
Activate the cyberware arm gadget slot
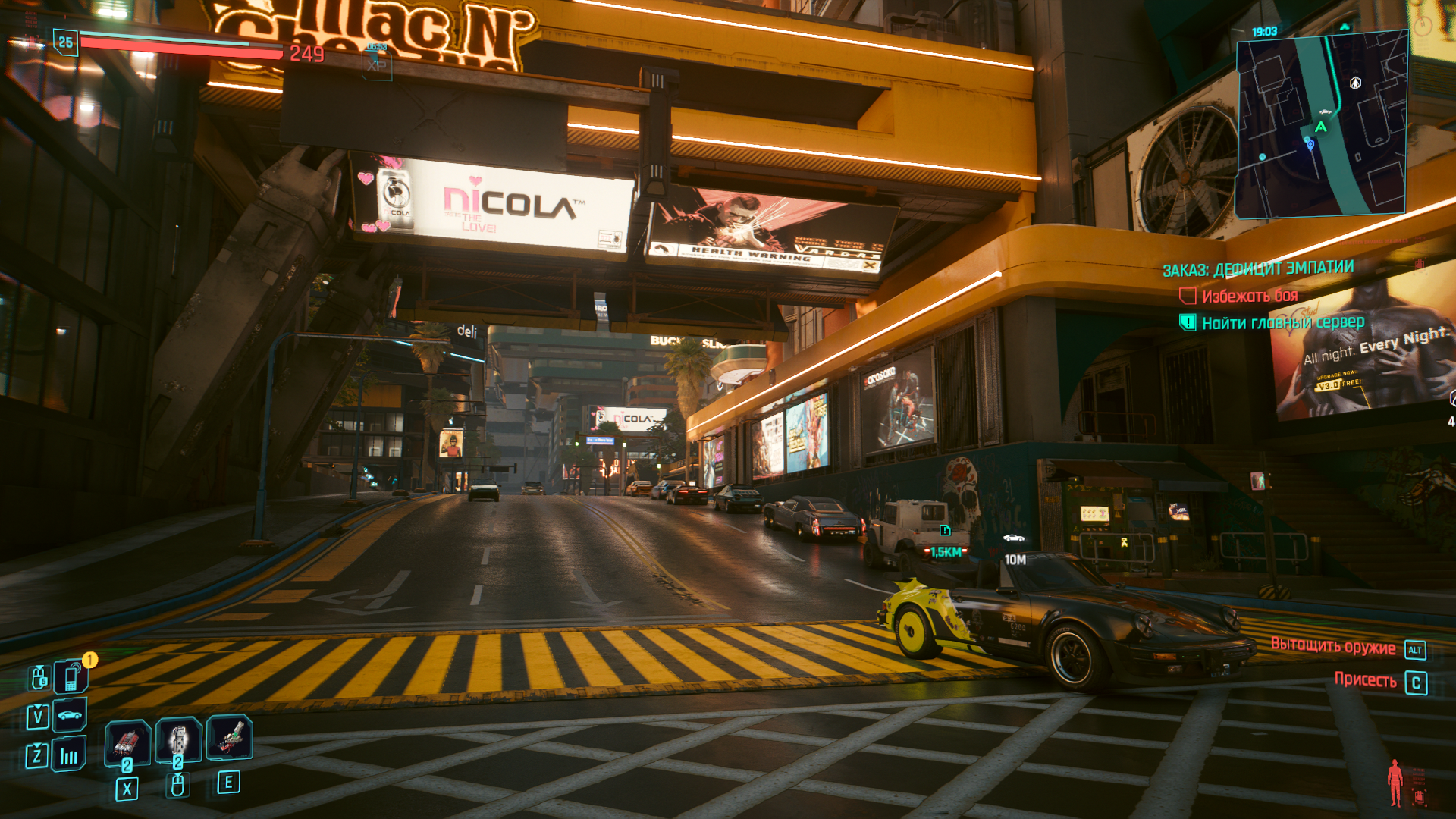229,737
